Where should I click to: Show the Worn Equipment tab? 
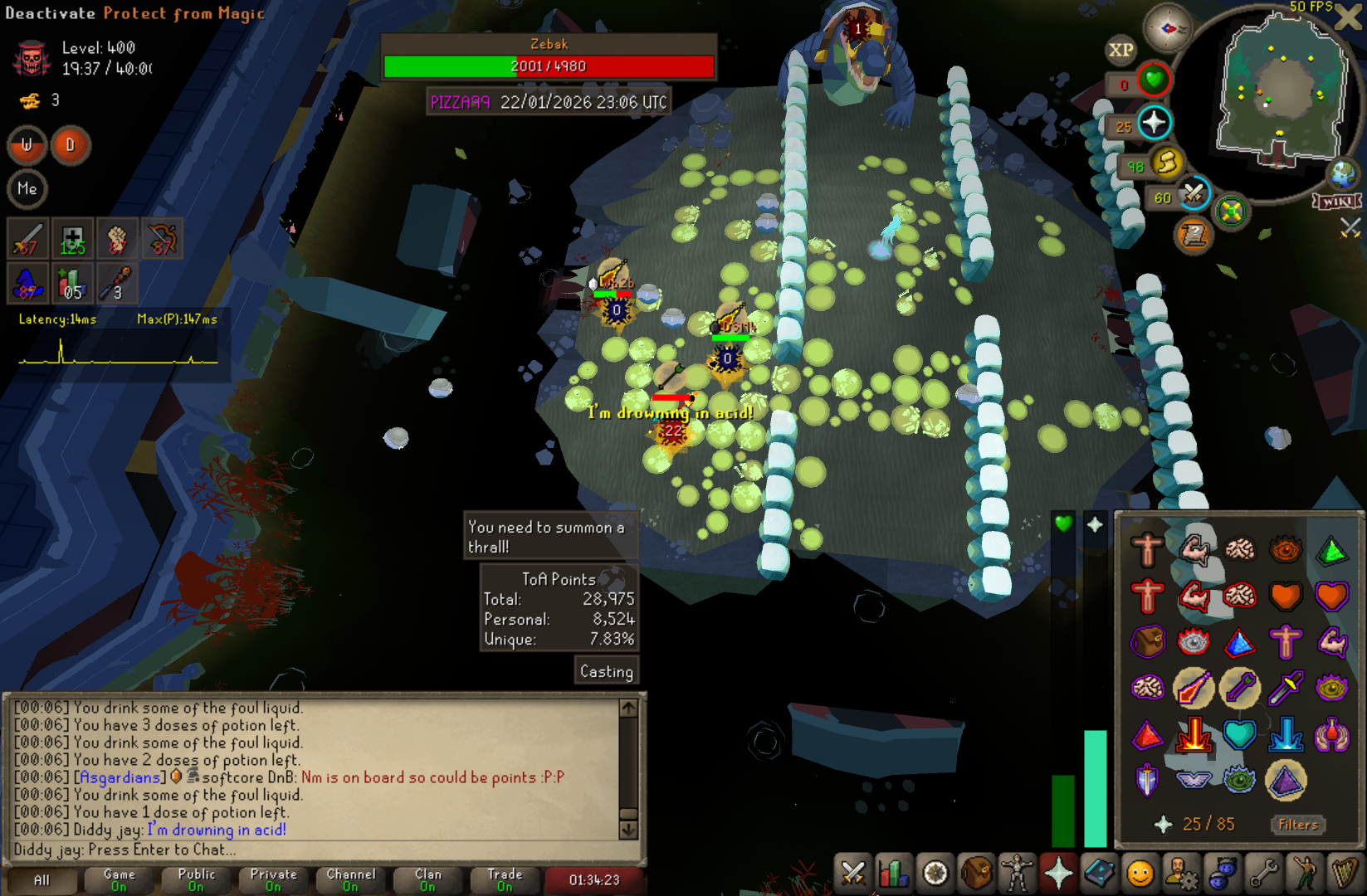[1018, 873]
